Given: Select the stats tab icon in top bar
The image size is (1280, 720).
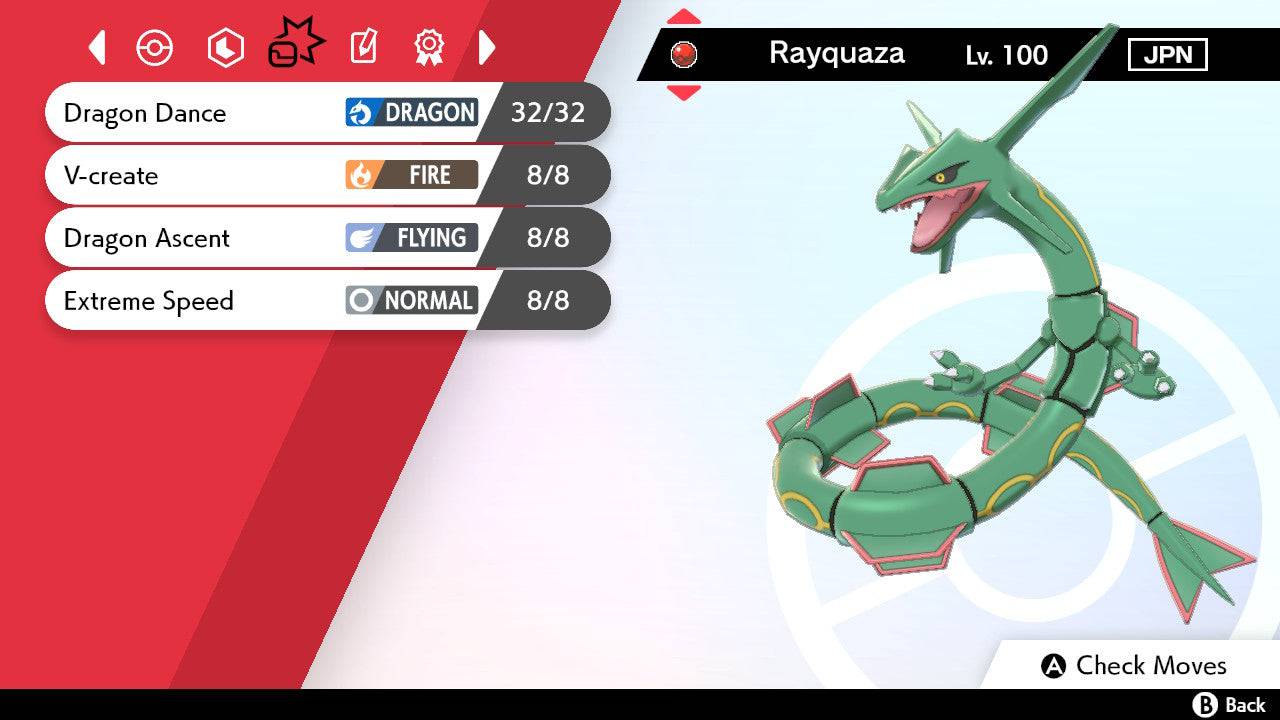Looking at the screenshot, I should tap(225, 46).
